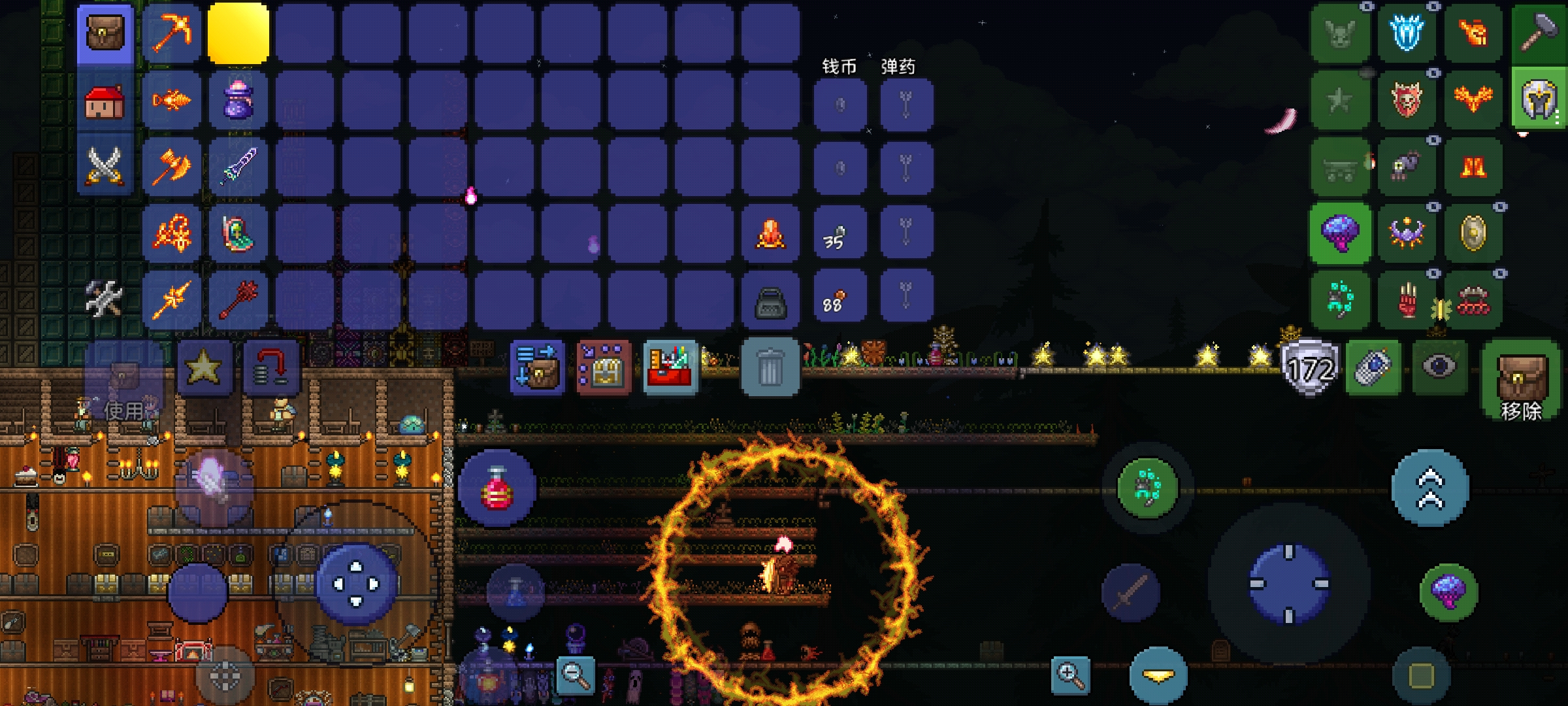Click the magnifier zoom-out button
This screenshot has width=1568, height=706.
(x=576, y=675)
